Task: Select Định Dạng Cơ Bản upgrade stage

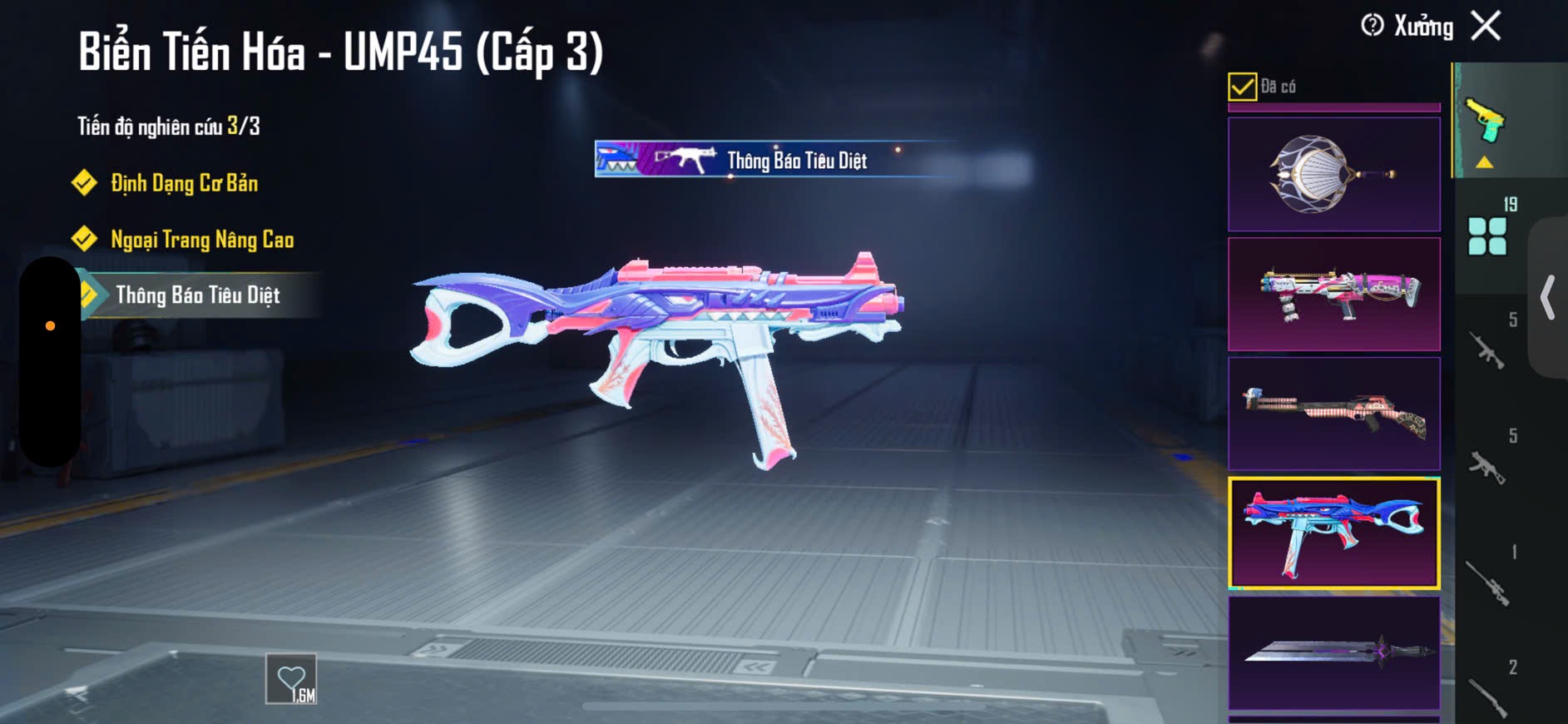Action: pyautogui.click(x=184, y=183)
